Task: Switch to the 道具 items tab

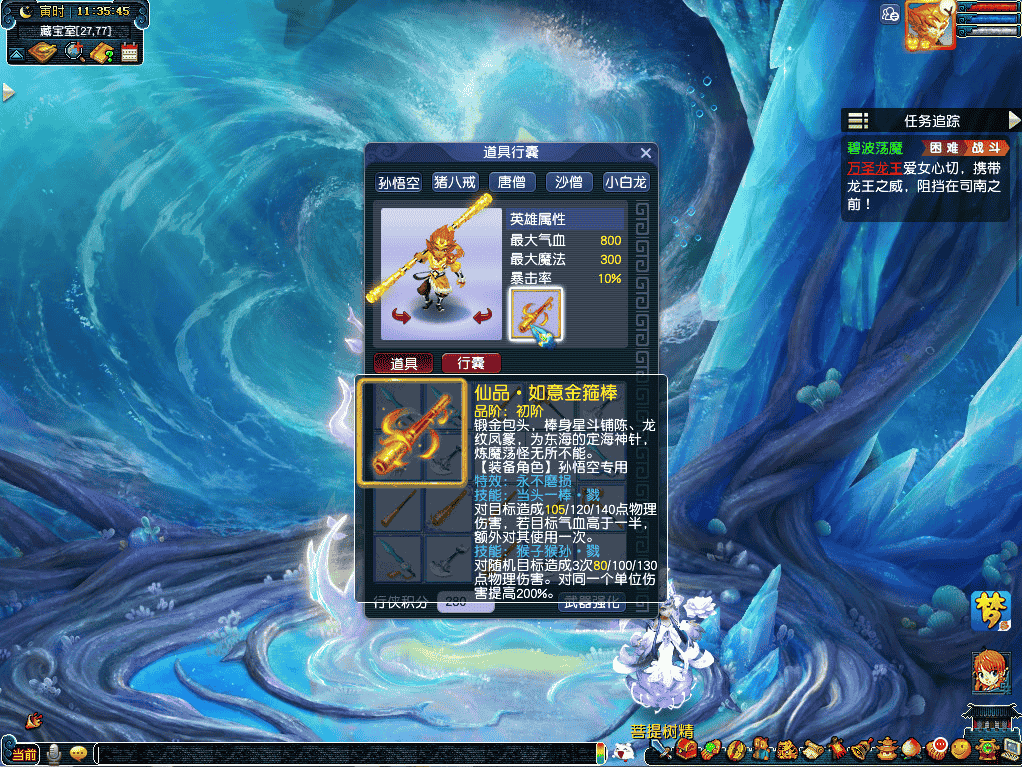Action: click(x=403, y=363)
